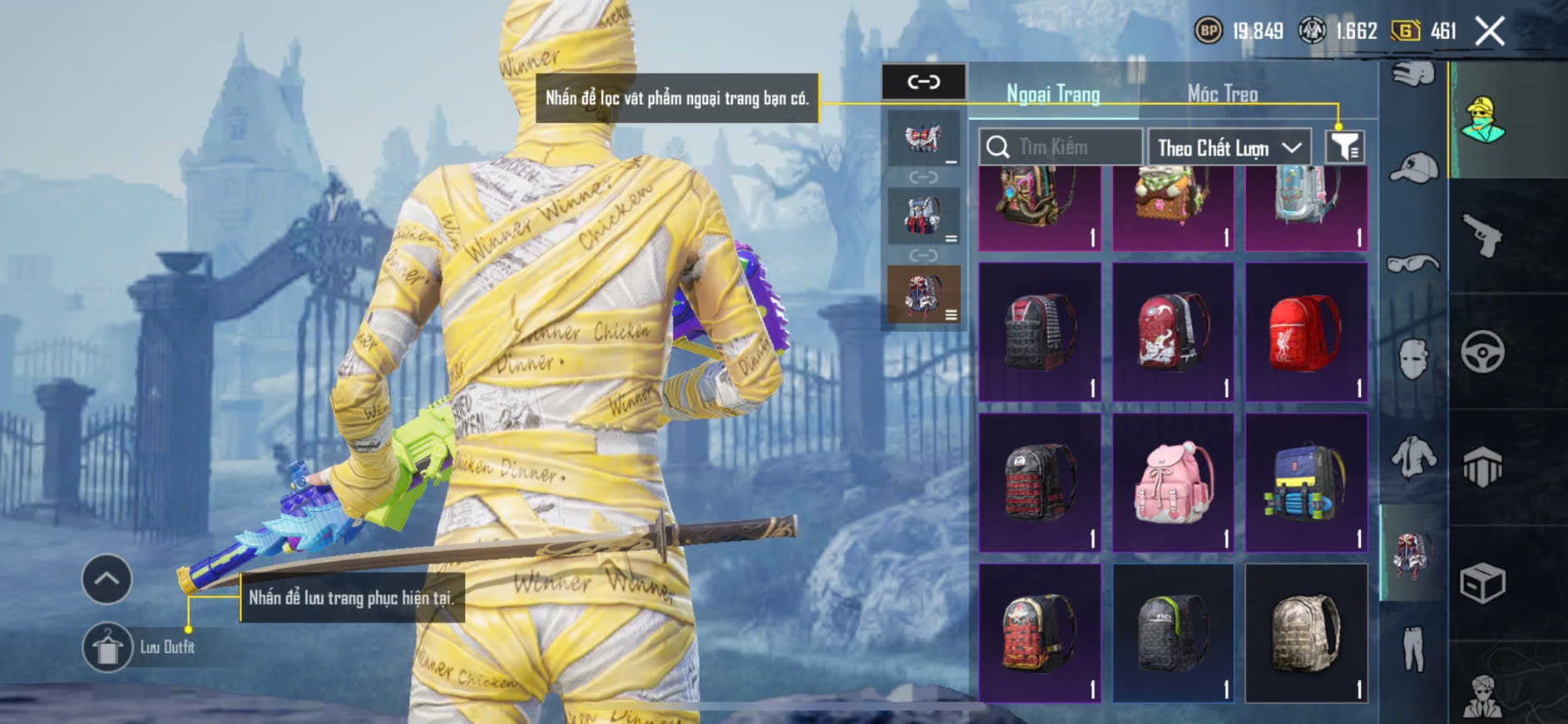The height and width of the screenshot is (724, 1568).
Task: Select the Ngoại Trang tab
Action: click(1053, 93)
